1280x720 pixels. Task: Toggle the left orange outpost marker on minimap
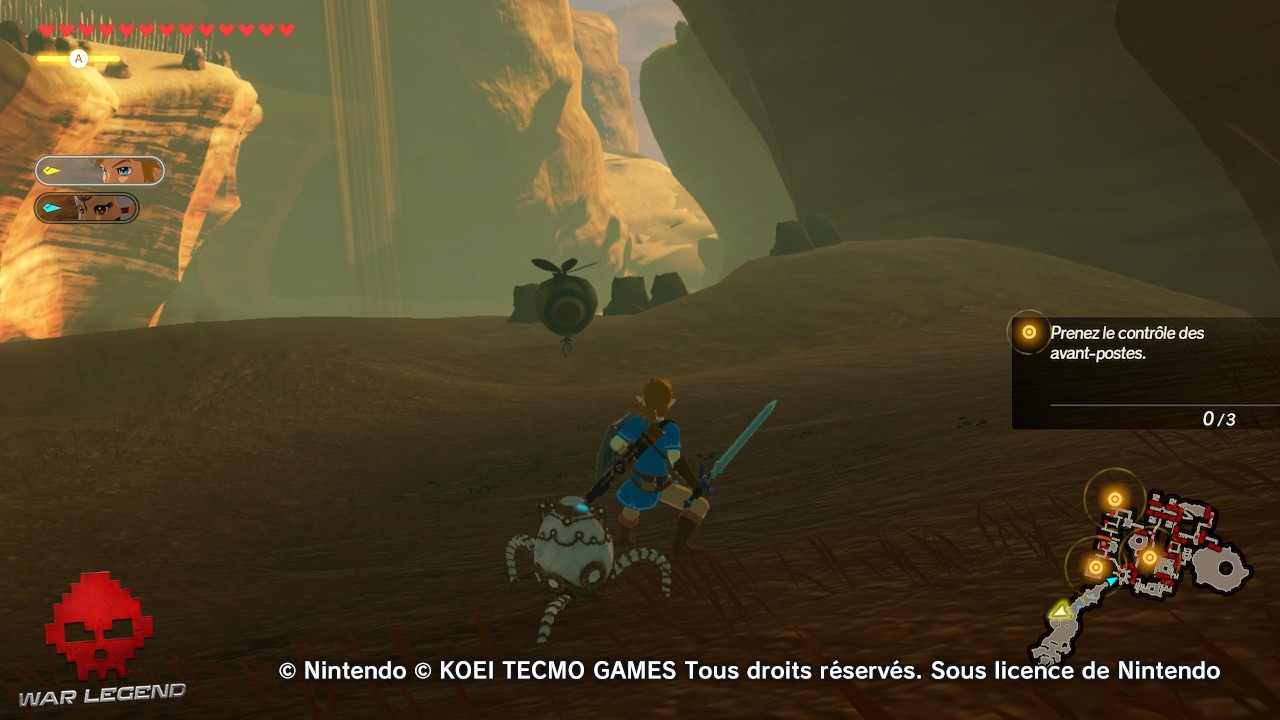1095,568
